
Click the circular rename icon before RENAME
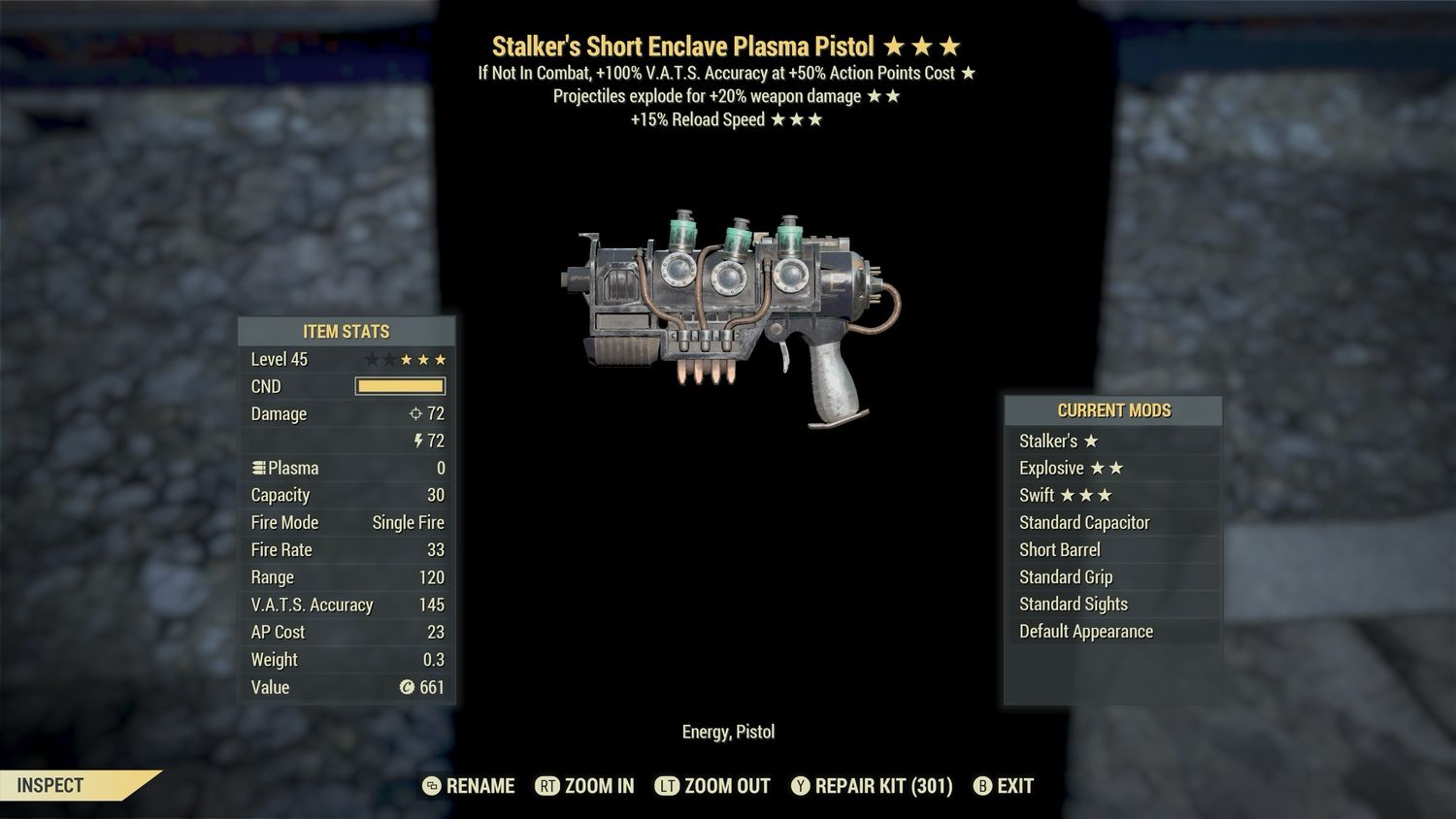pos(429,786)
